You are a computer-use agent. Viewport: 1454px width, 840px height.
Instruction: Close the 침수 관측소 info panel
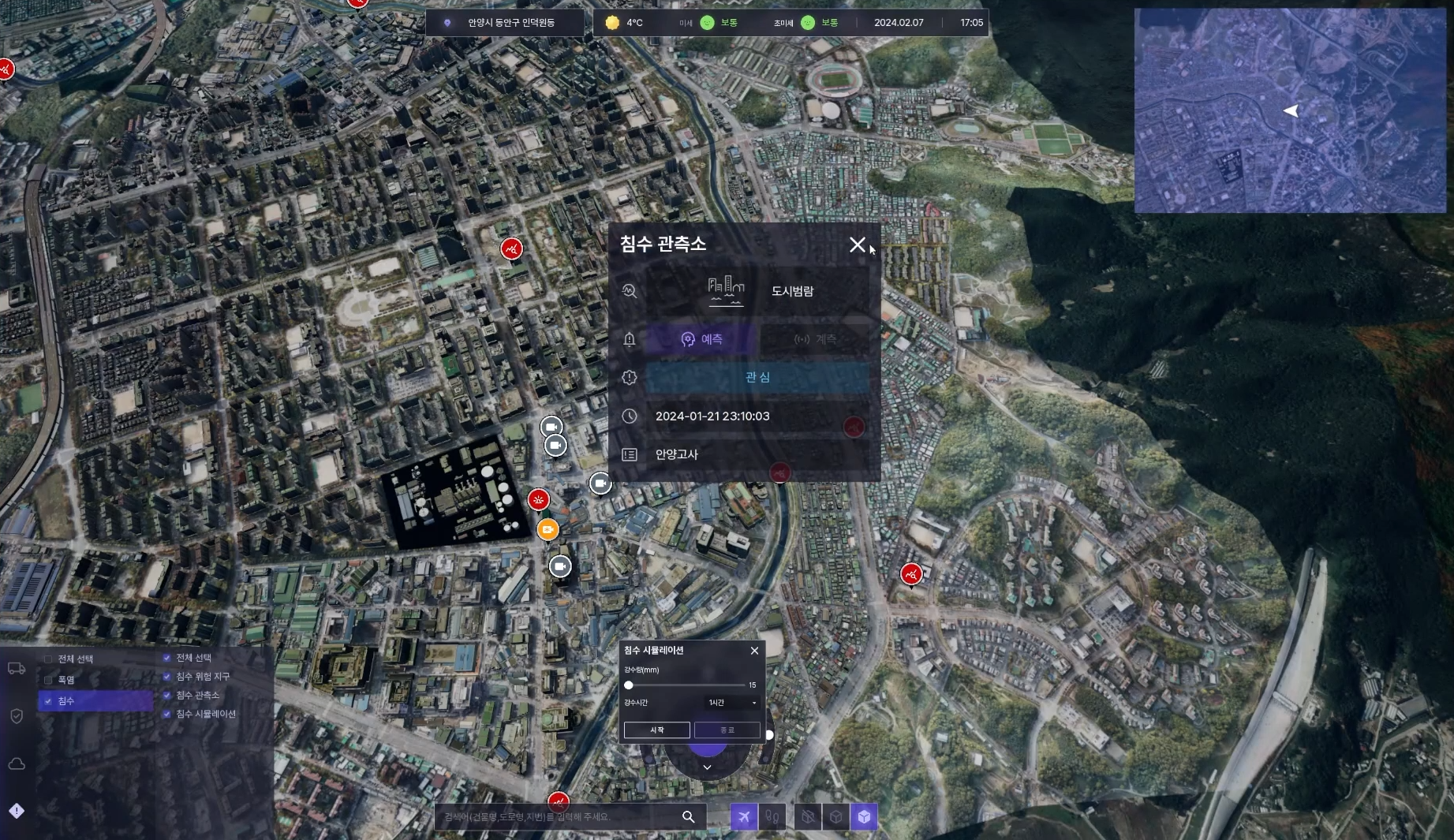857,245
